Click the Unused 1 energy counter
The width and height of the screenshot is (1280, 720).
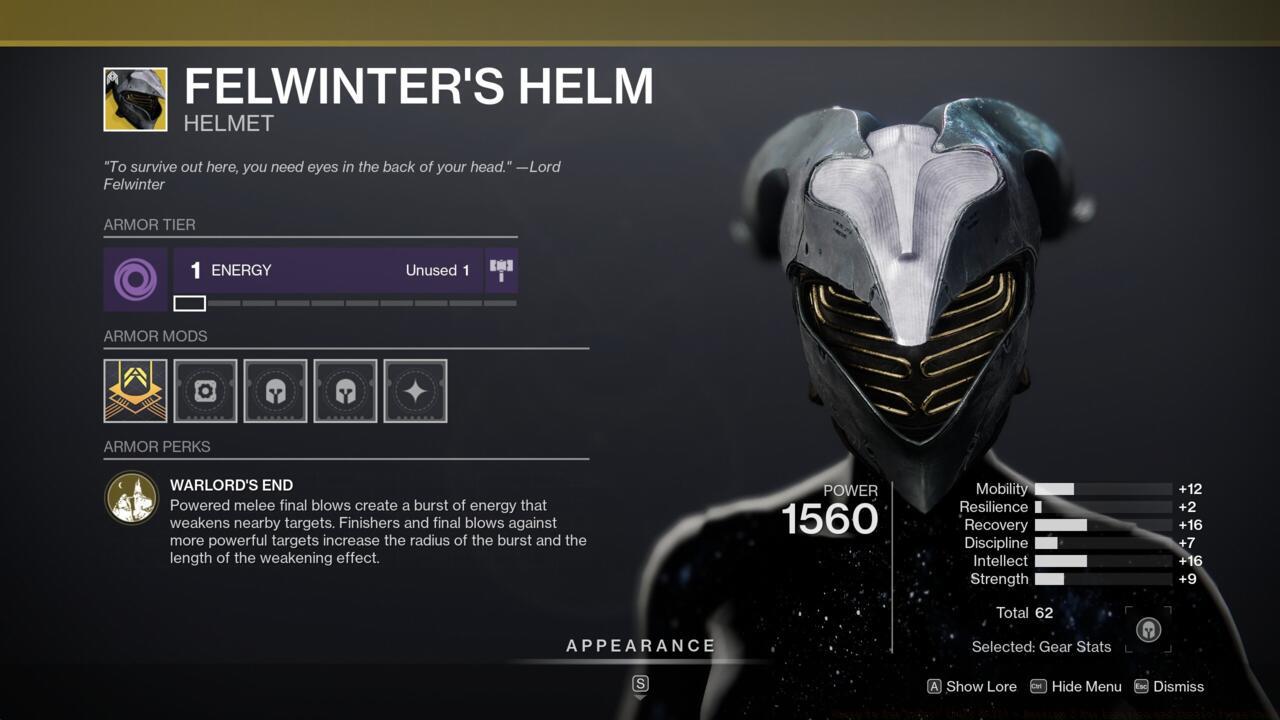click(437, 270)
